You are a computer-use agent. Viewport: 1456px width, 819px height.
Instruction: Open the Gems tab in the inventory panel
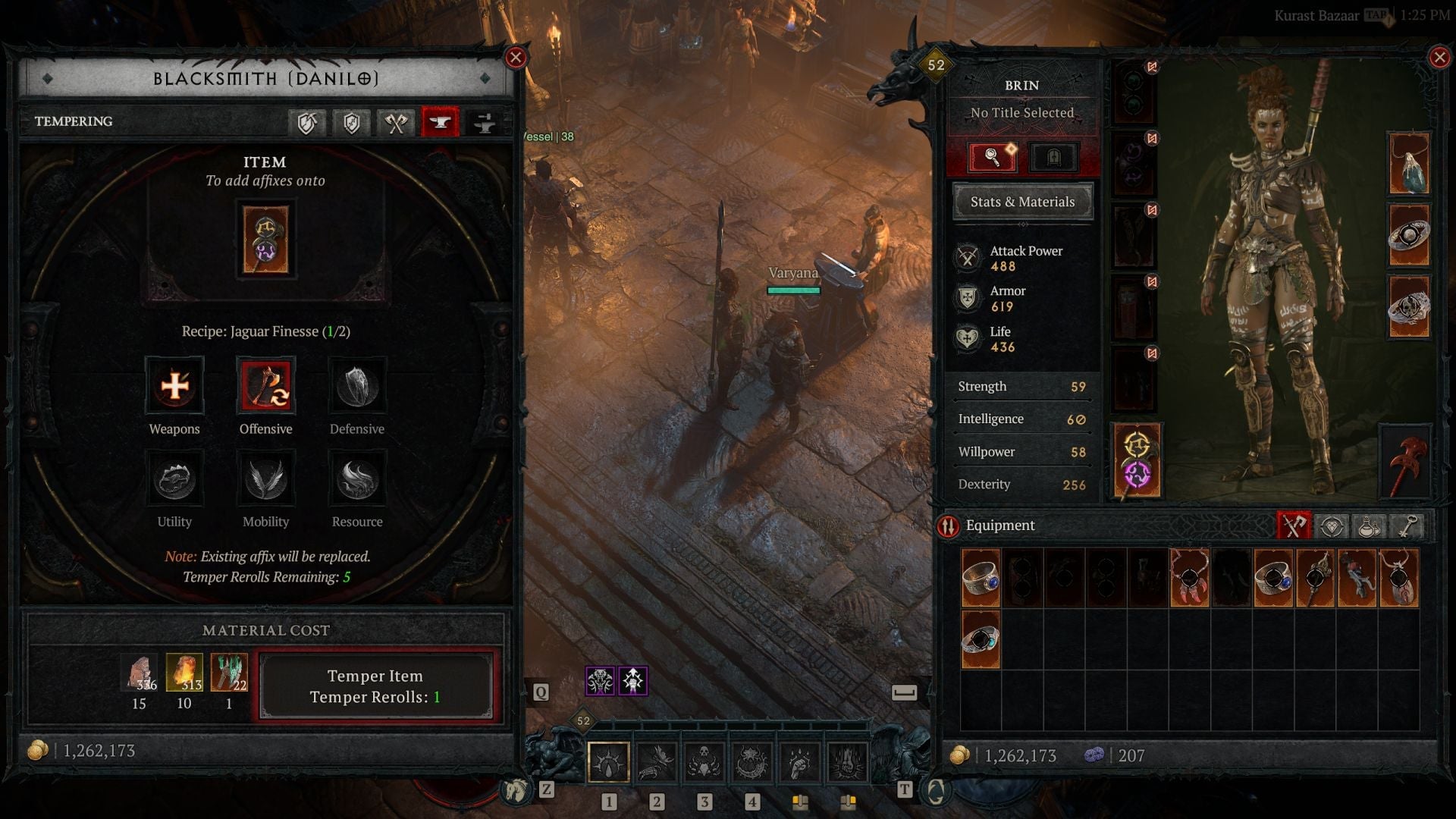1332,525
